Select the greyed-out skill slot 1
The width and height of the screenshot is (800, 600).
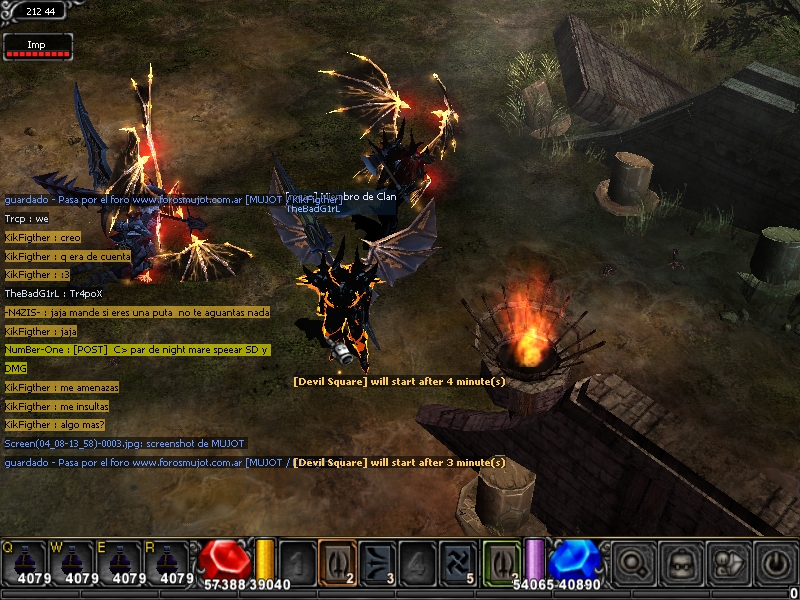click(297, 561)
